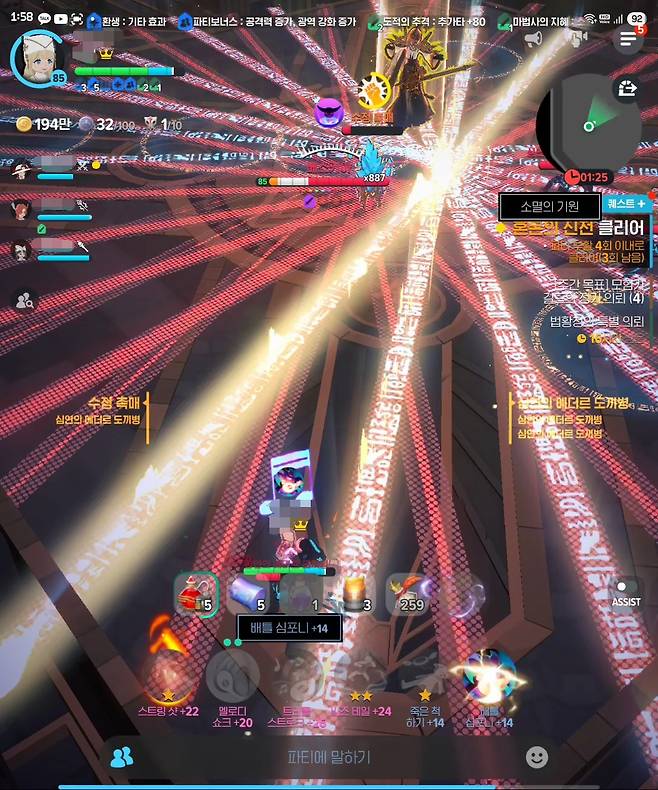Screen dimensions: 658x790
Task: Select the party chat channel icon
Action: tap(122, 757)
